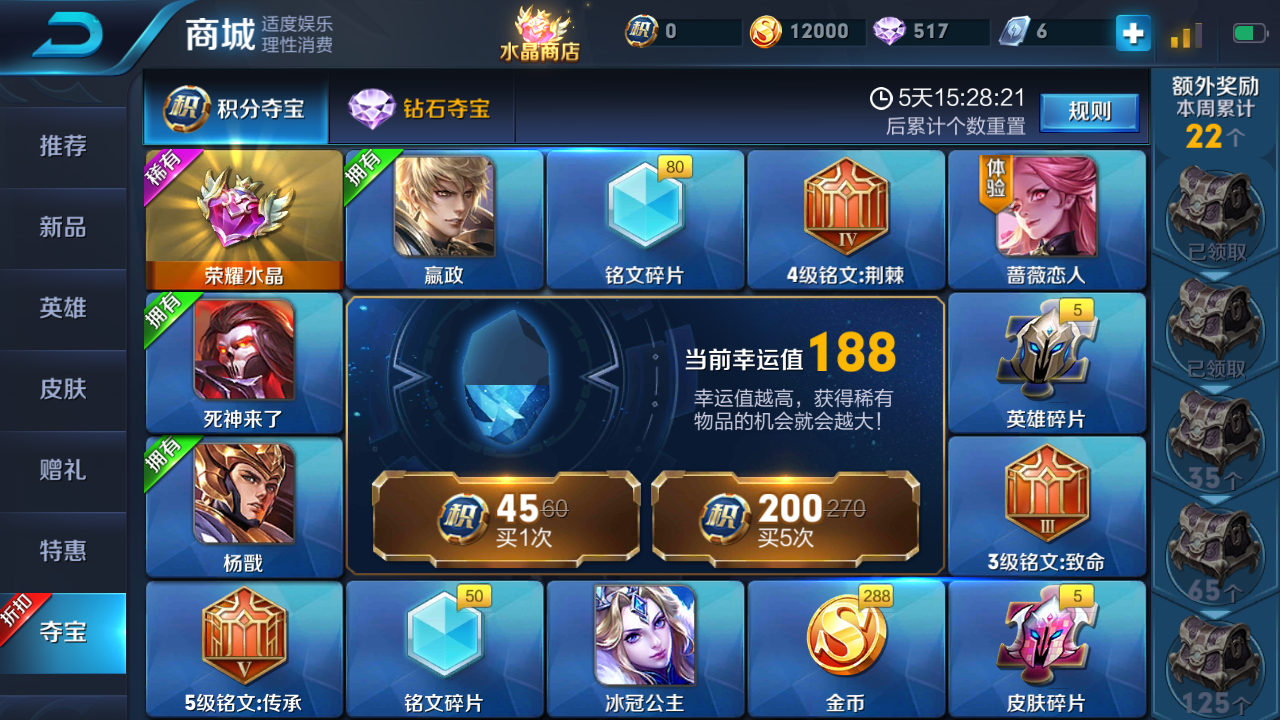1280x720 pixels.
Task: Select the 嬴政 hero card
Action: (x=444, y=218)
